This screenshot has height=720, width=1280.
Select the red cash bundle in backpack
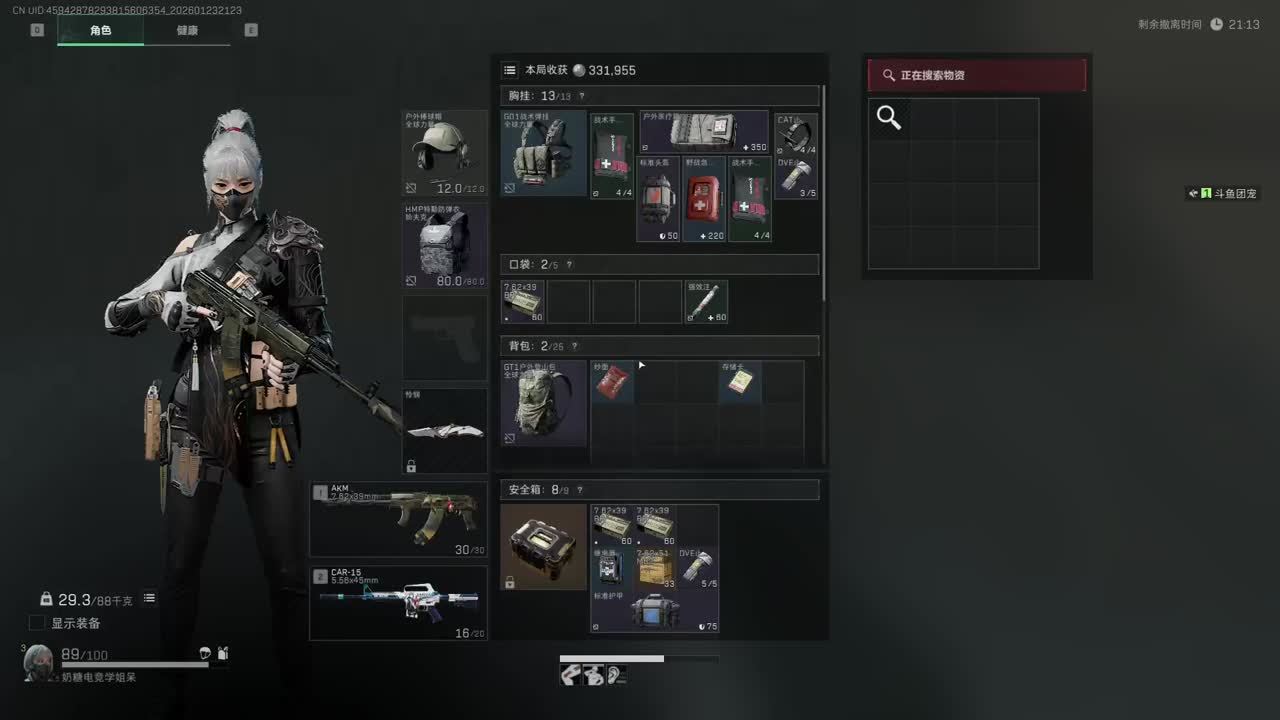[612, 382]
